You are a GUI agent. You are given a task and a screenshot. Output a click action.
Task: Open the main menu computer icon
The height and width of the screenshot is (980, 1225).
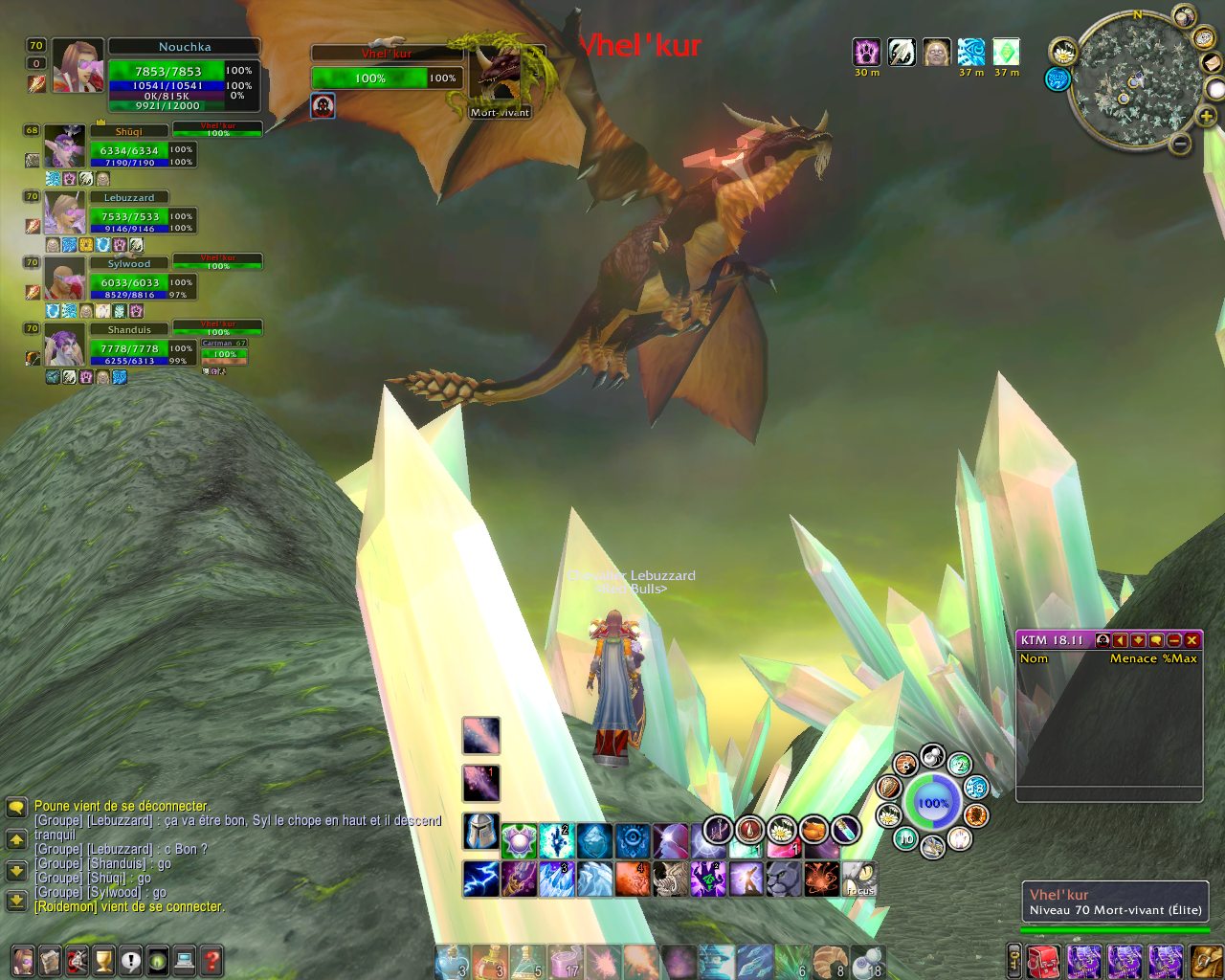pos(185,960)
